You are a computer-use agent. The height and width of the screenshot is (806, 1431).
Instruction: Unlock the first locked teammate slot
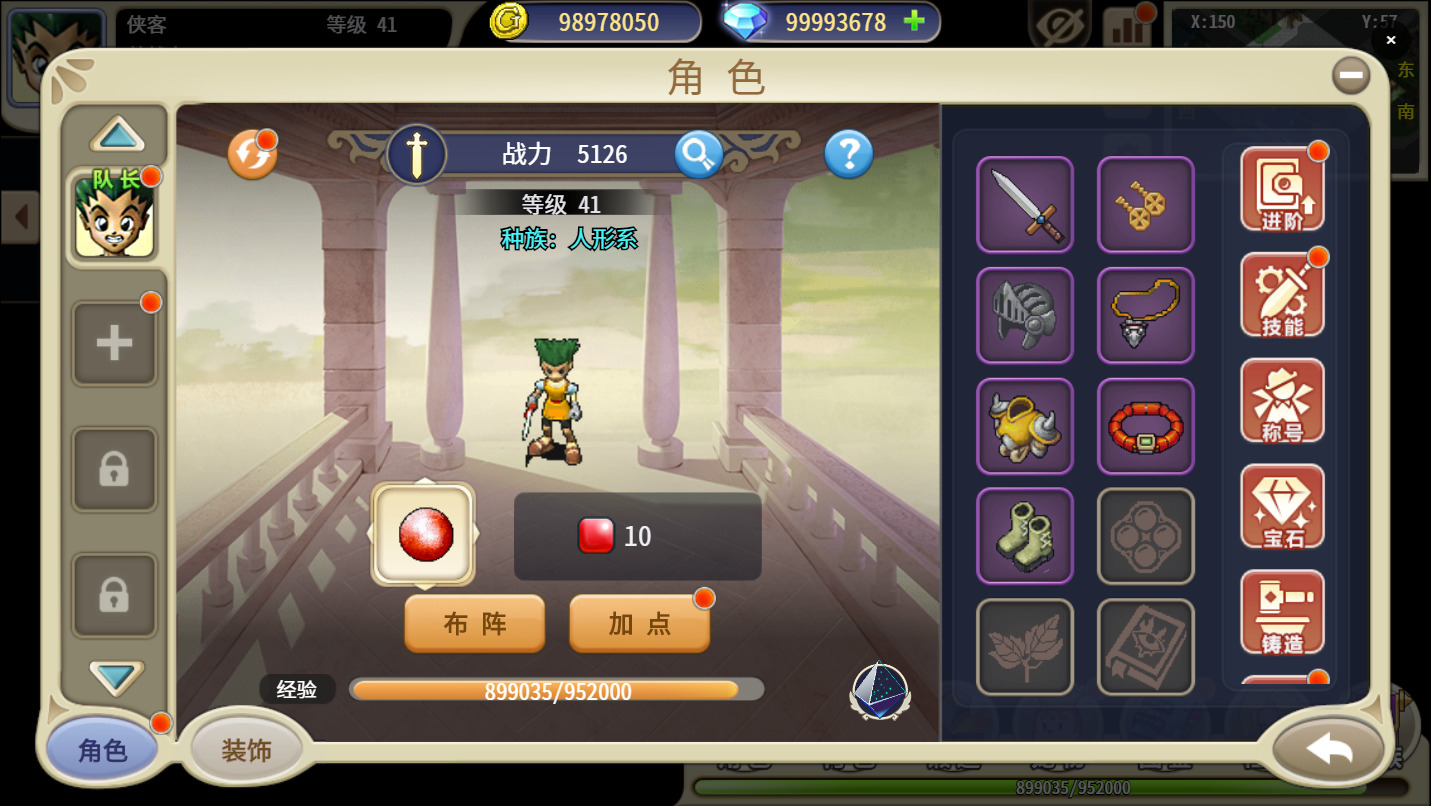(x=113, y=469)
